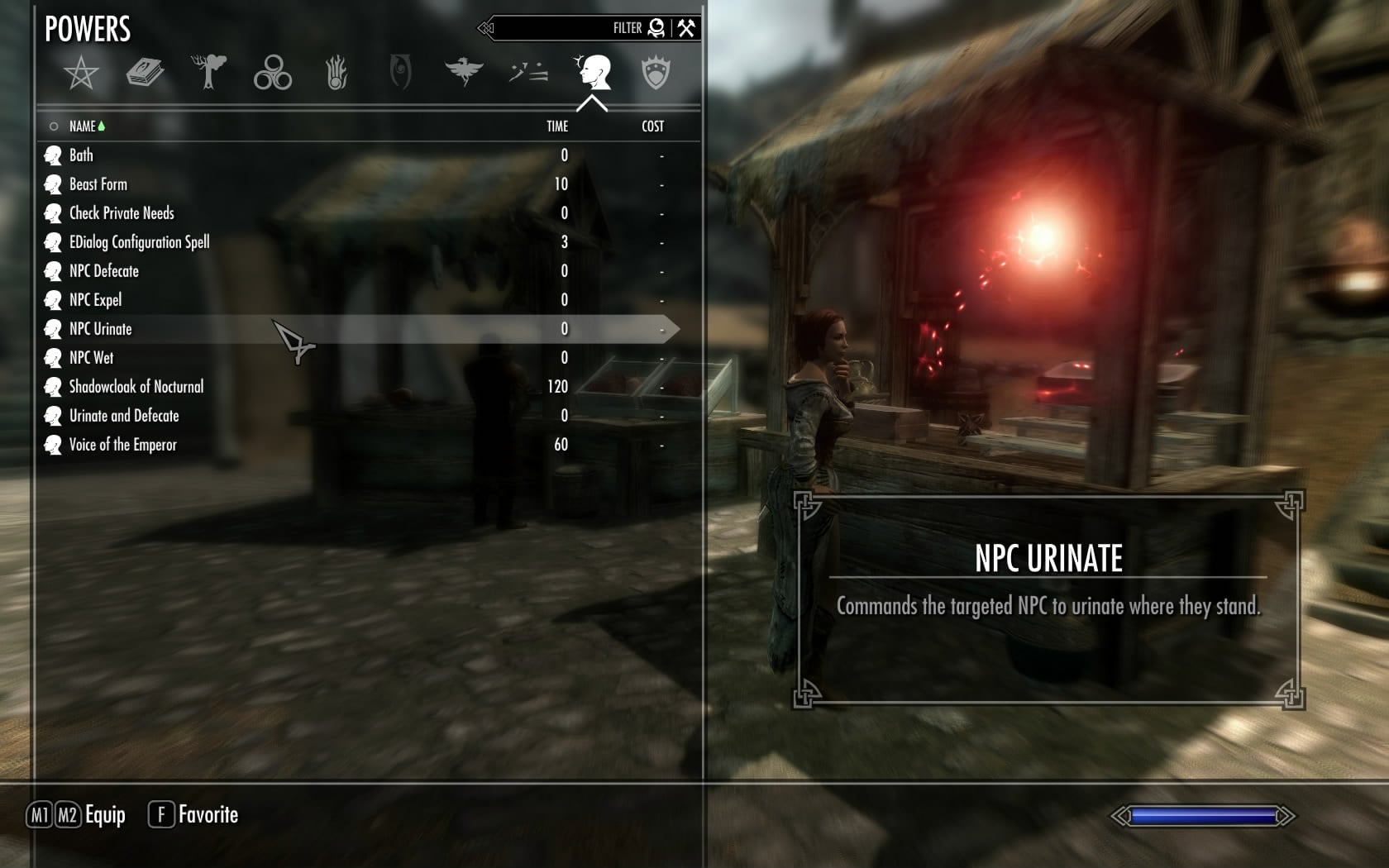Switch to the star category tab

(81, 73)
